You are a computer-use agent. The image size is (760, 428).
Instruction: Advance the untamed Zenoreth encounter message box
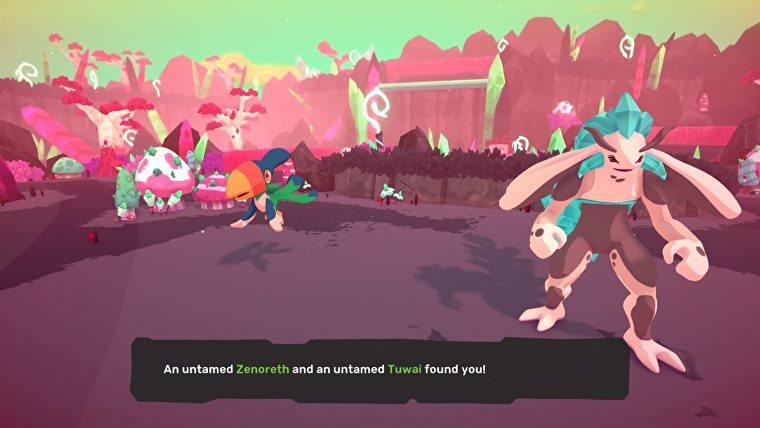(380, 369)
